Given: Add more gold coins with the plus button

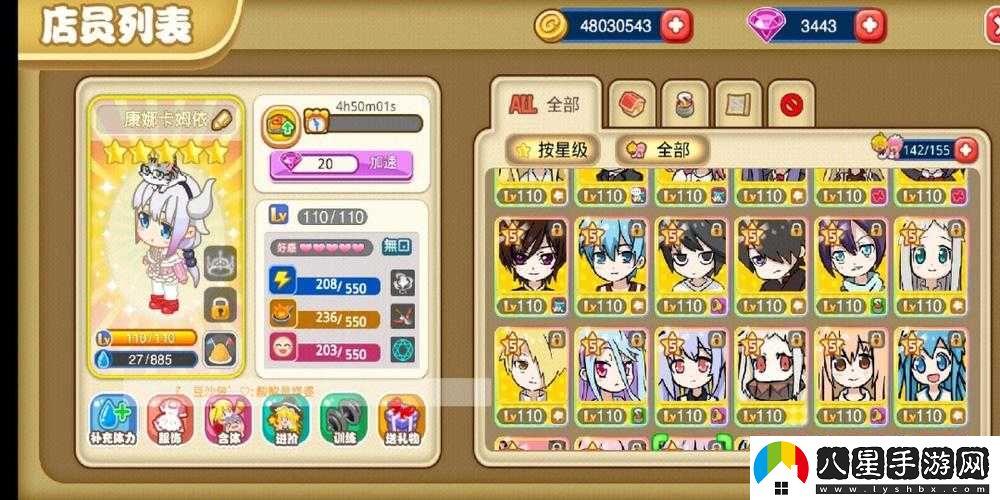Looking at the screenshot, I should pos(677,26).
